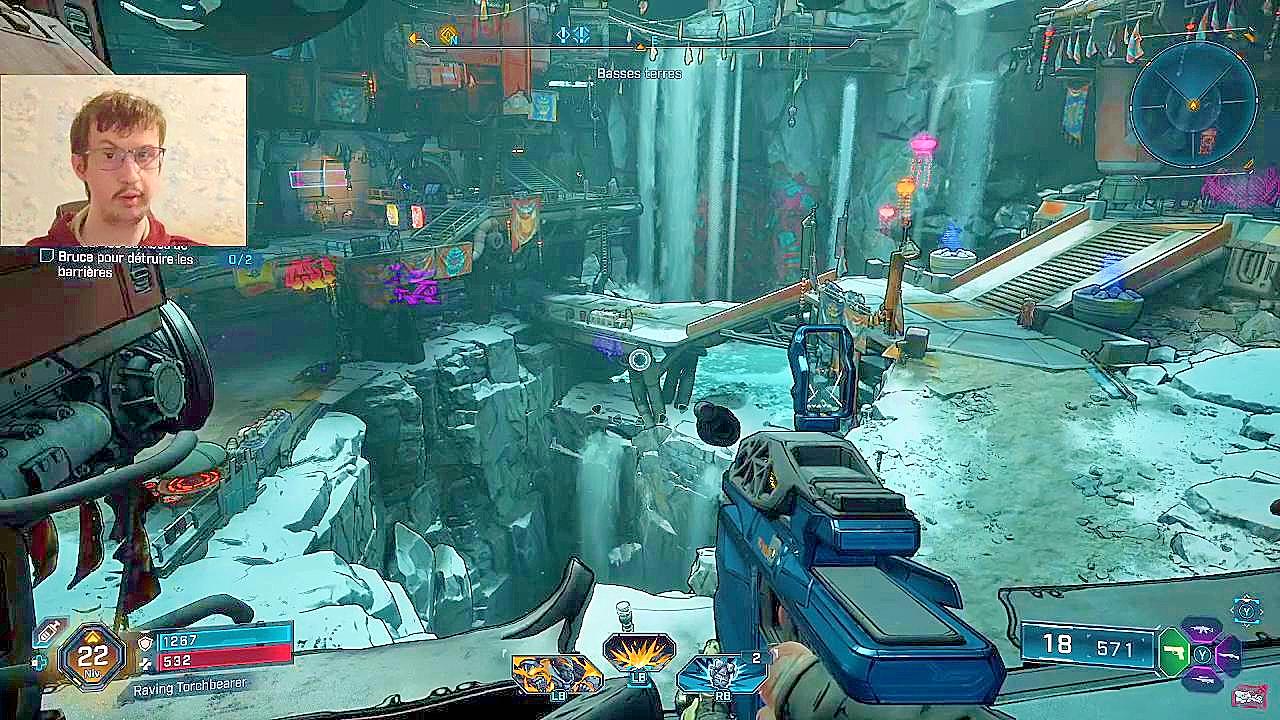Select the green pistol weapon slot
1280x720 pixels.
point(1173,655)
